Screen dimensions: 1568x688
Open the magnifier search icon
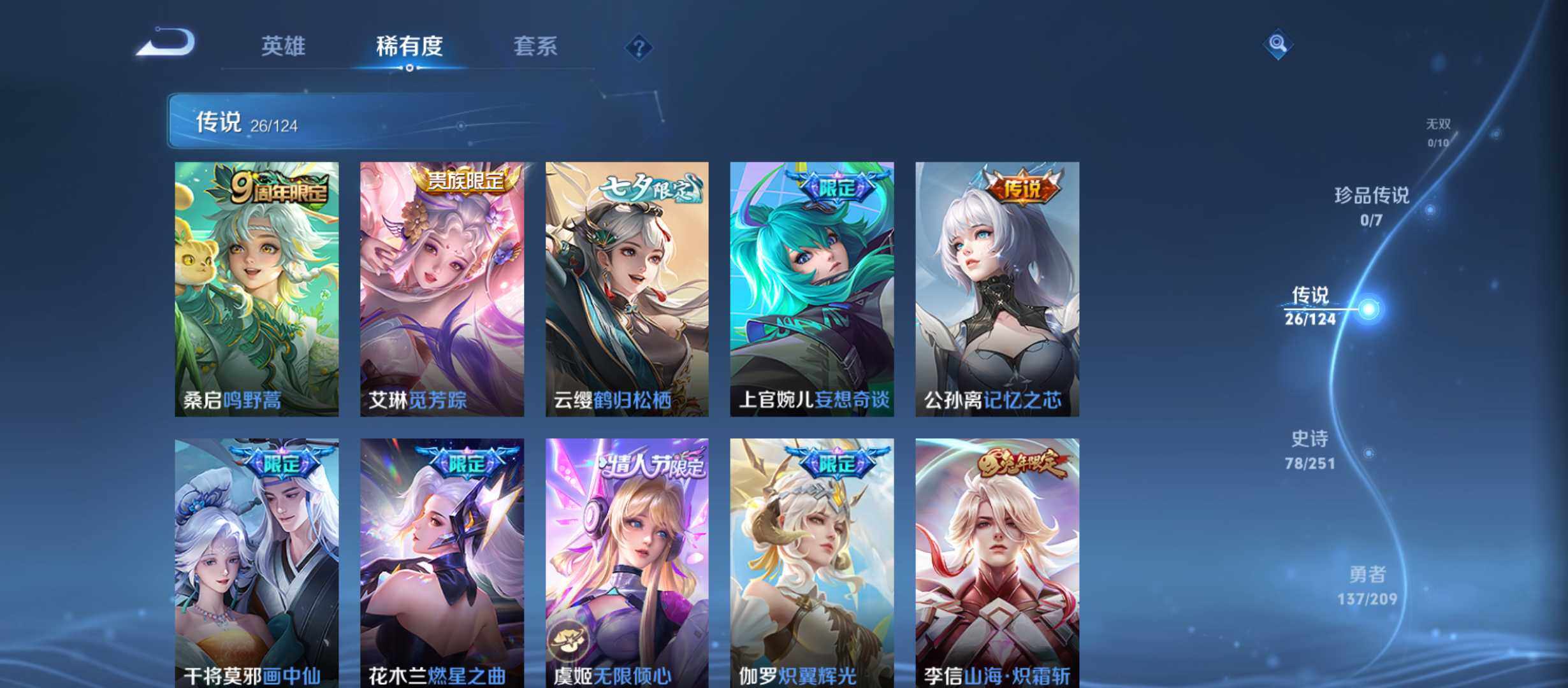pyautogui.click(x=1277, y=44)
